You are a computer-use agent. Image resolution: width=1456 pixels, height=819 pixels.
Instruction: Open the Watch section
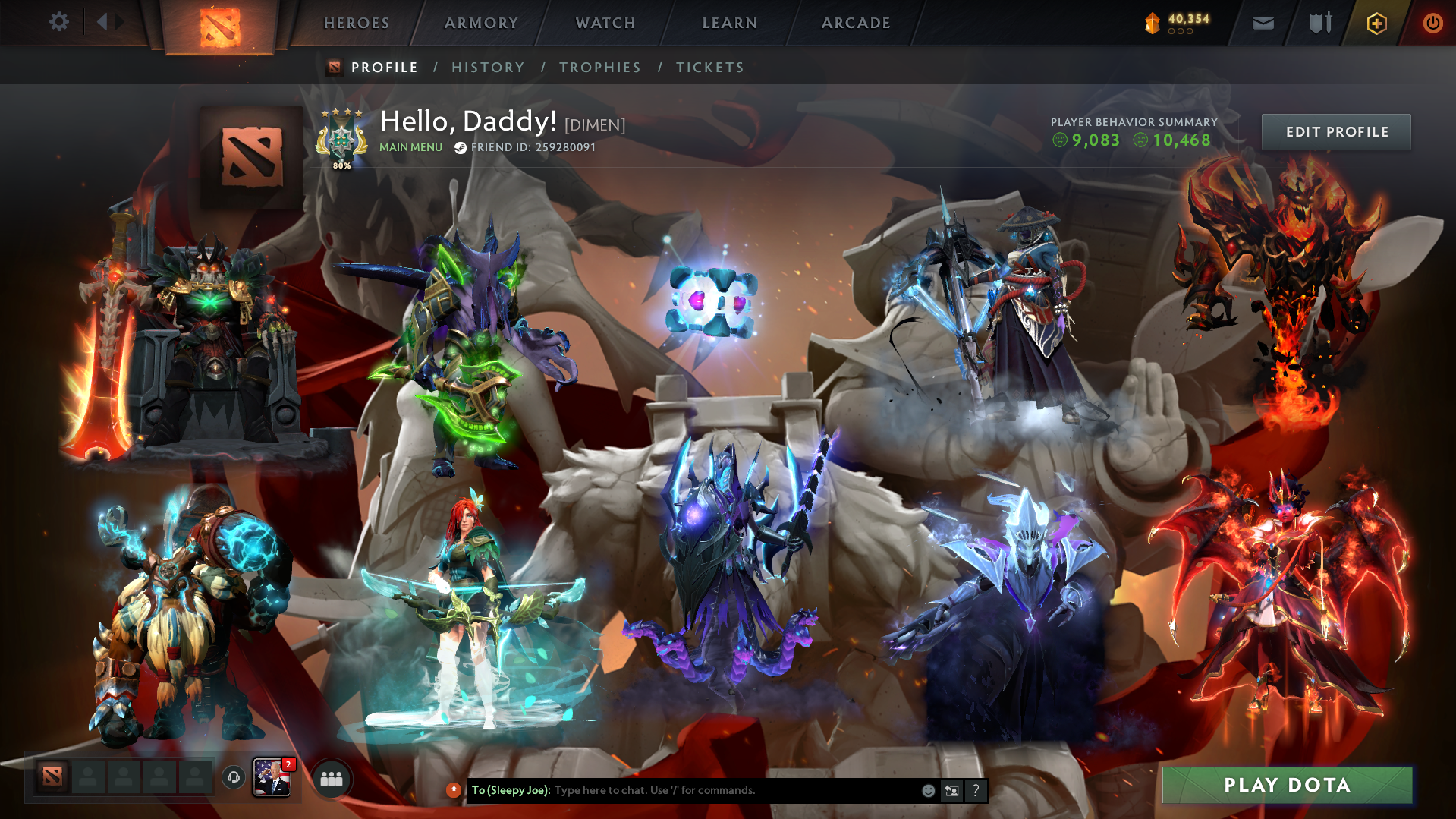pos(605,23)
